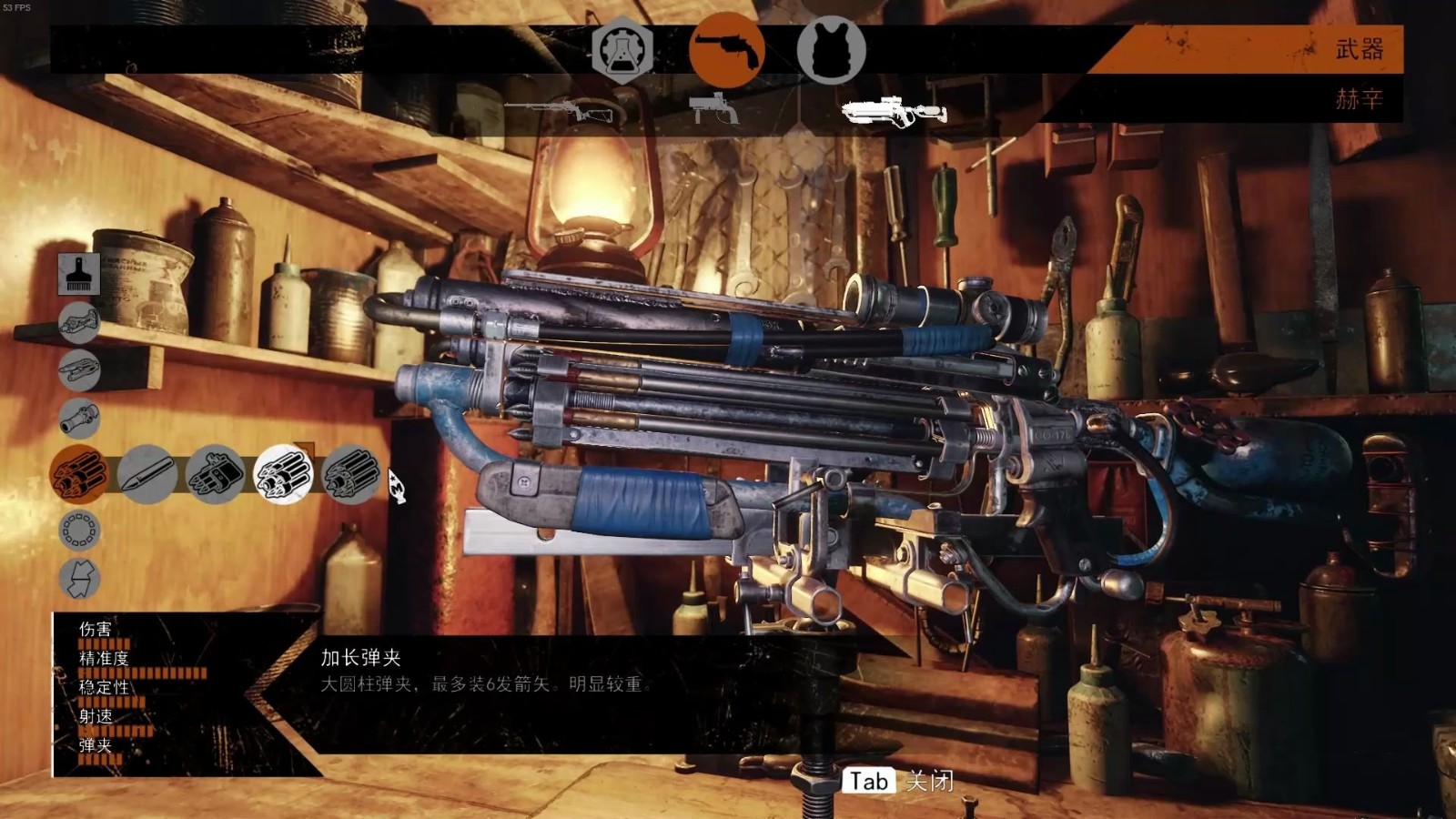Choose the pistol weapon slot
The image size is (1456, 819).
tap(714, 108)
